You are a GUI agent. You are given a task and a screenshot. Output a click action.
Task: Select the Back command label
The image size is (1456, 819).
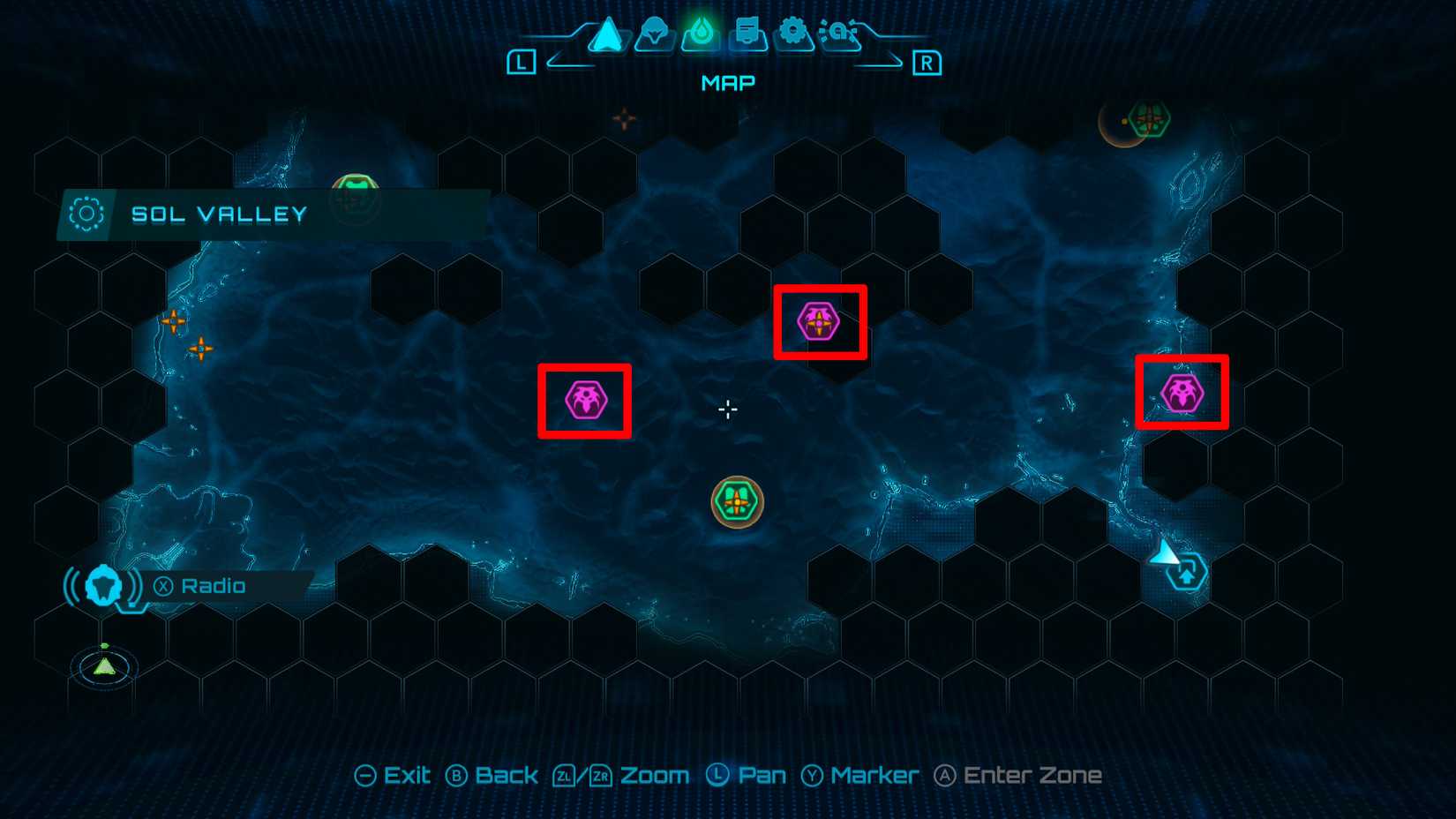click(506, 775)
